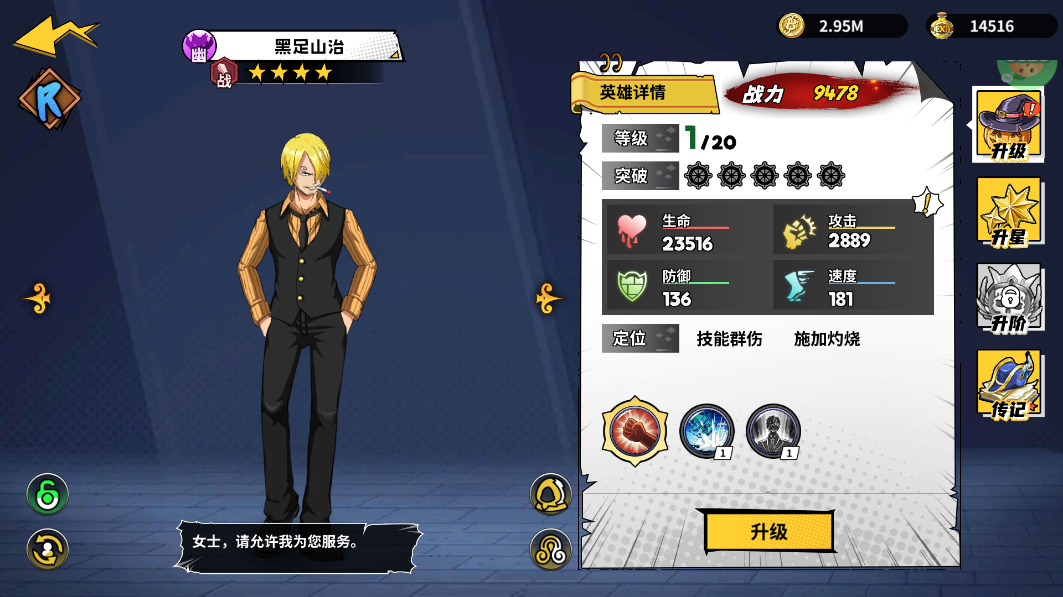Show stat details via exclamation icon

(x=927, y=203)
